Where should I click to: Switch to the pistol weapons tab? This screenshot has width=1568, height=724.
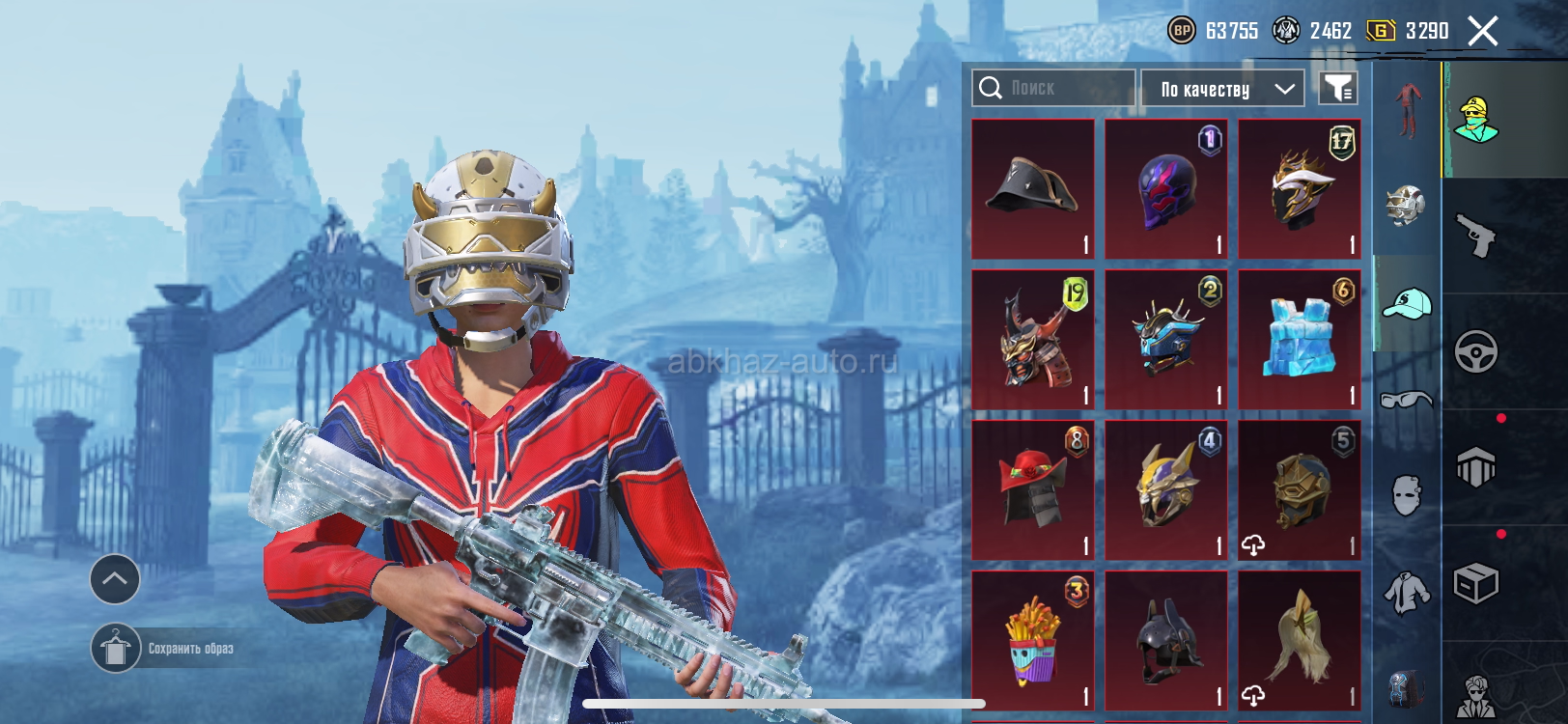click(1475, 236)
